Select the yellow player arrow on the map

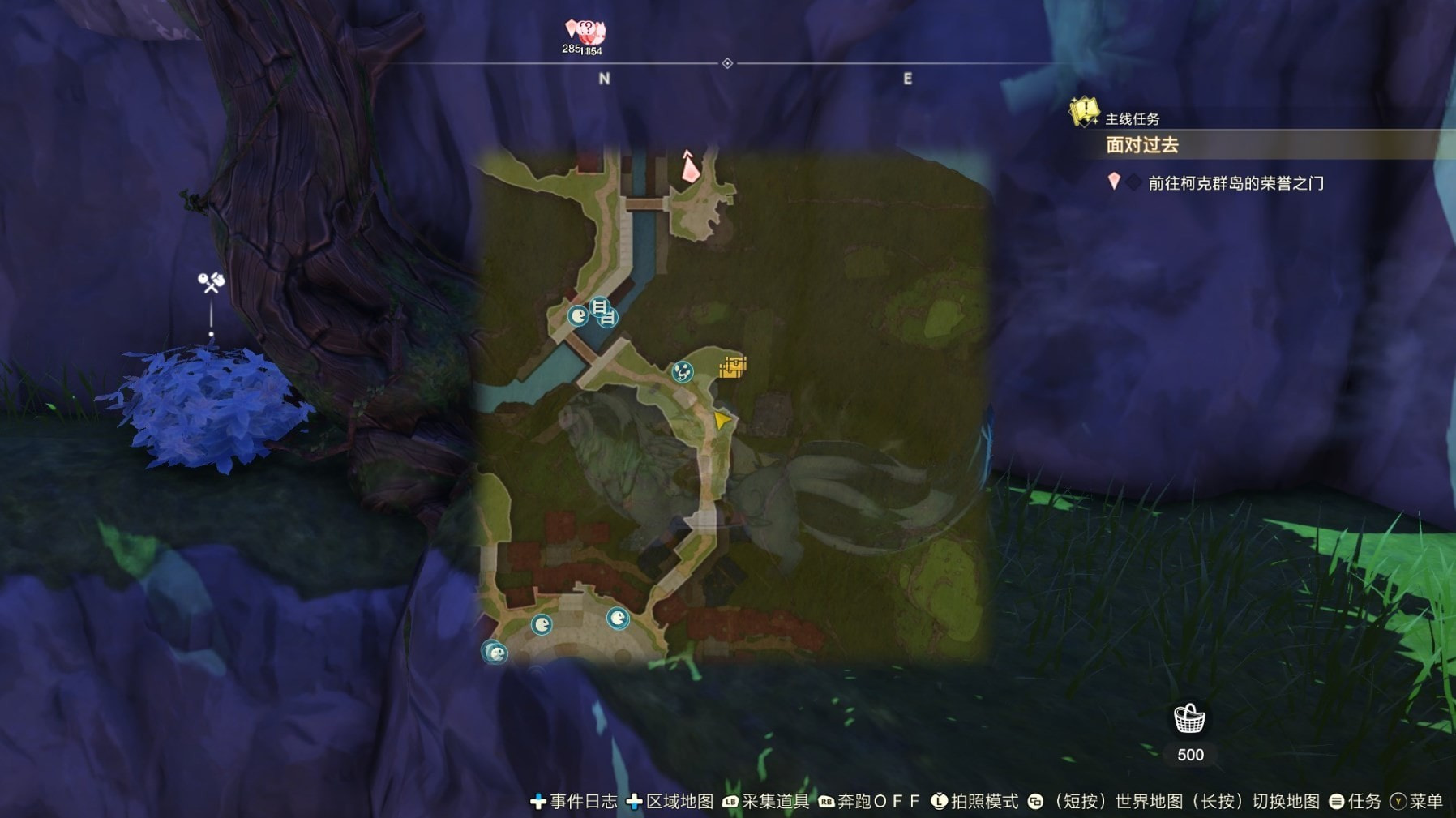coord(721,420)
